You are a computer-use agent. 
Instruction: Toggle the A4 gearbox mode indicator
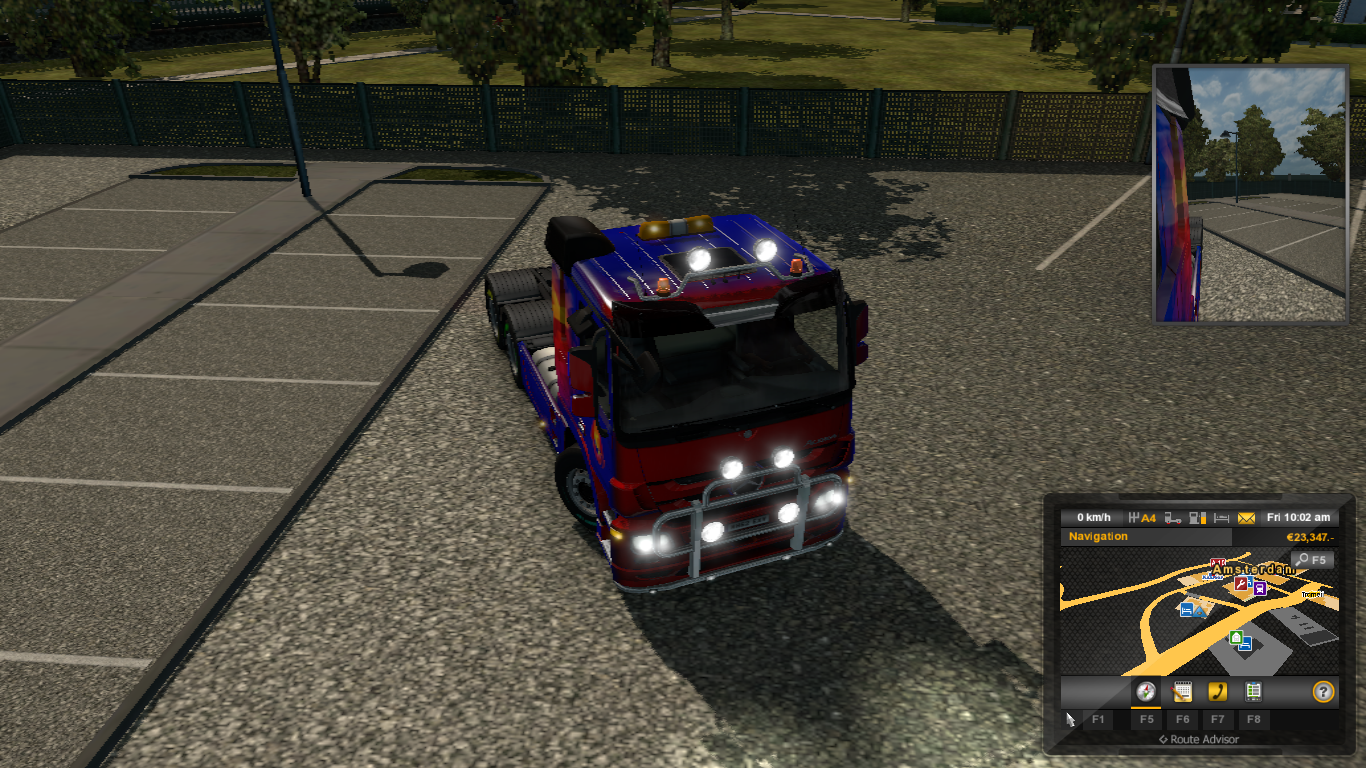[x=1147, y=518]
